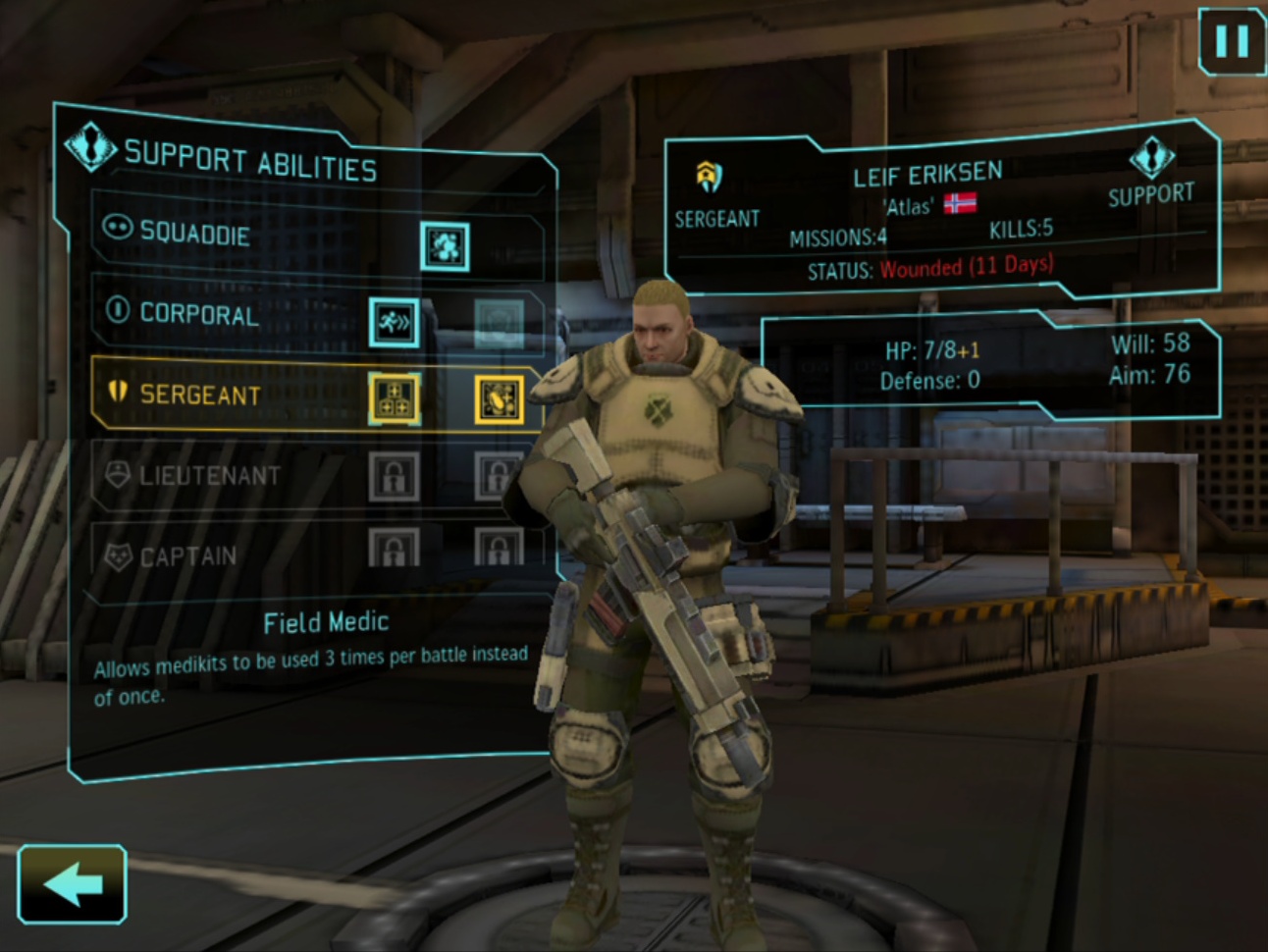This screenshot has width=1268, height=952.
Task: Select the Squaddie smoke grenade ability icon
Action: pos(445,245)
